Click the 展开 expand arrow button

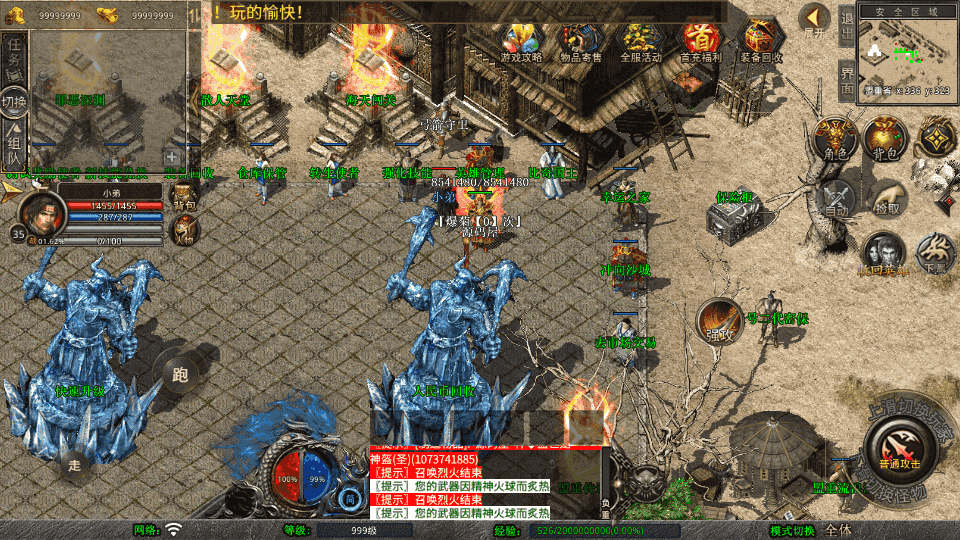coord(815,20)
